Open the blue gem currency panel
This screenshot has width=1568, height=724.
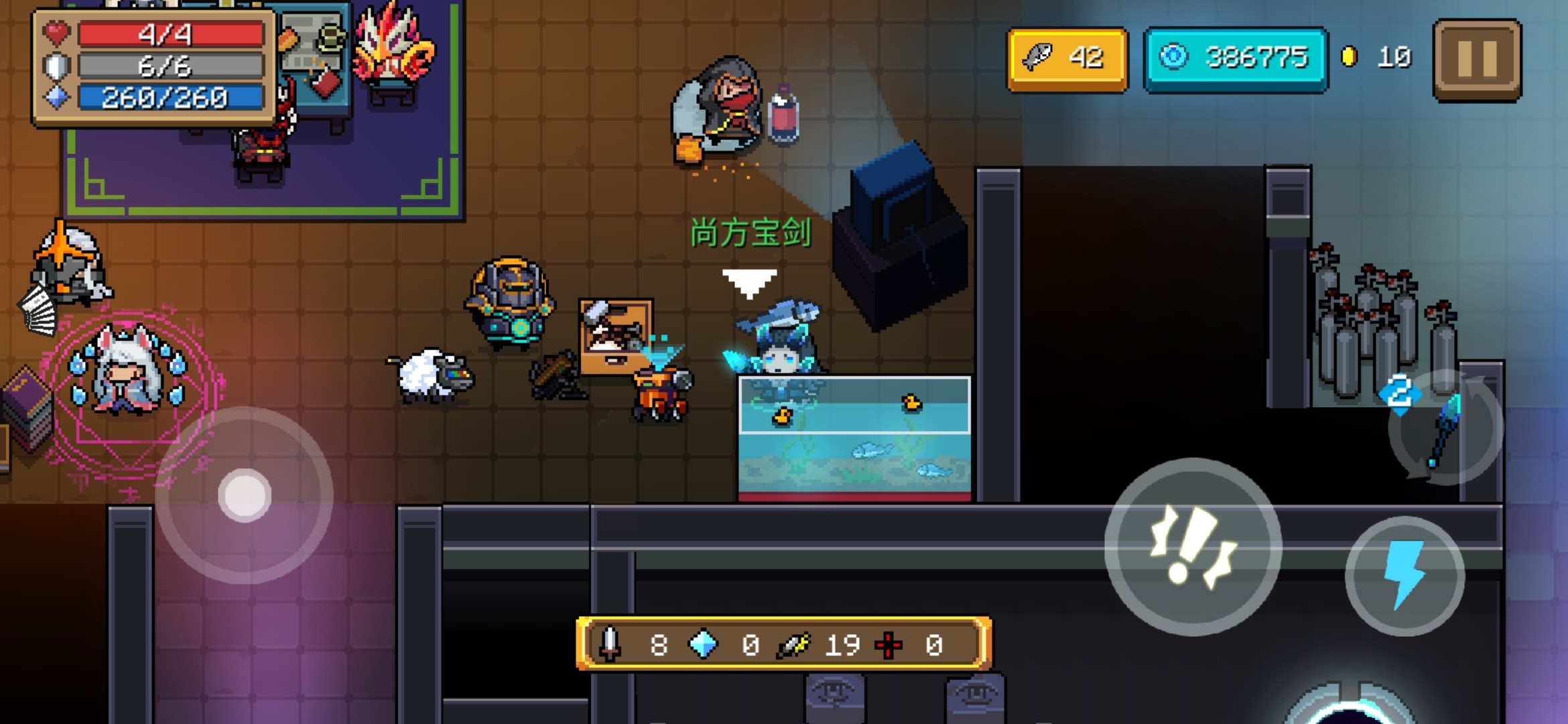pyautogui.click(x=1235, y=59)
